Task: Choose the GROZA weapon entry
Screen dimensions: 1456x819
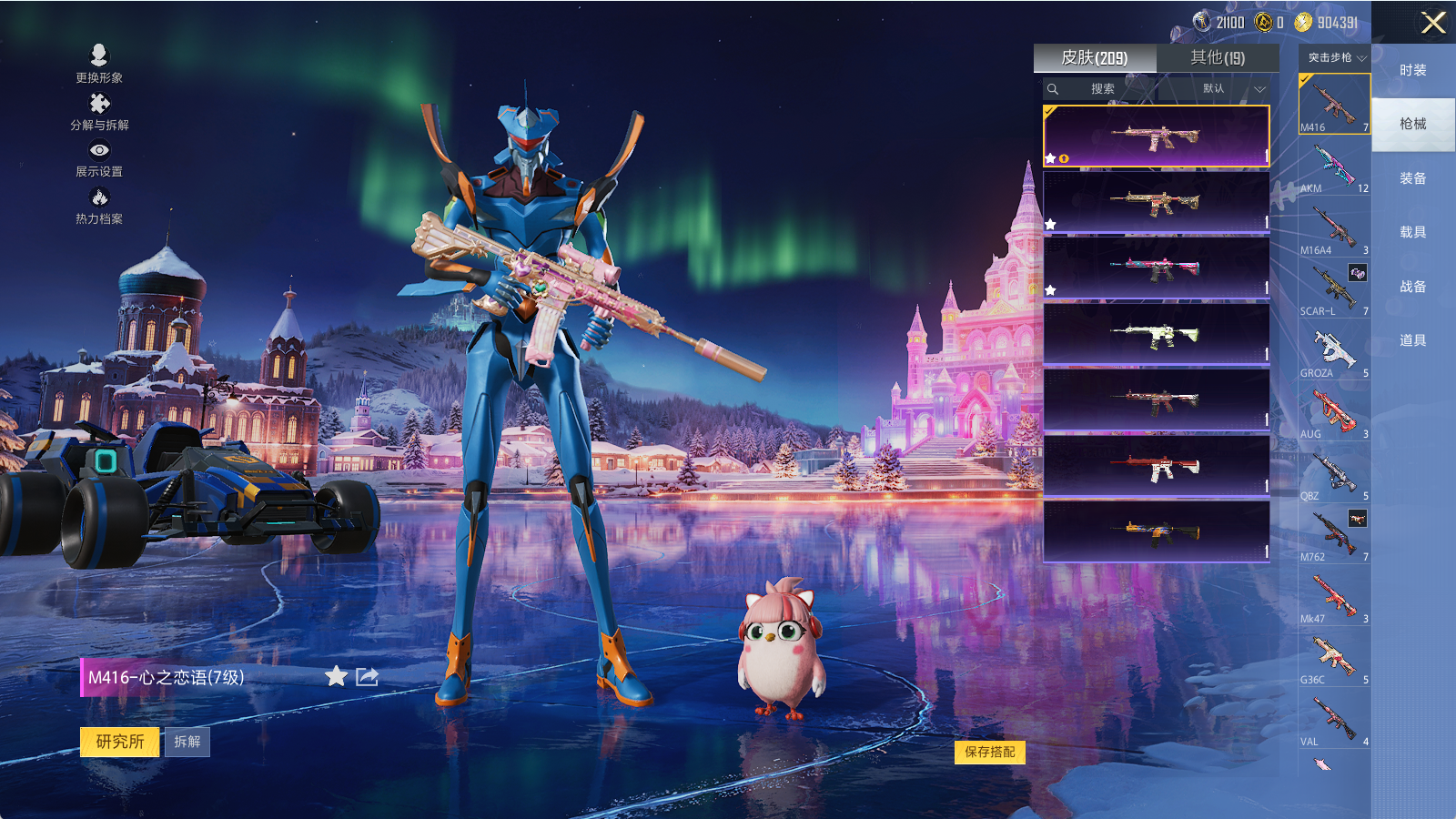Action: pyautogui.click(x=1334, y=352)
